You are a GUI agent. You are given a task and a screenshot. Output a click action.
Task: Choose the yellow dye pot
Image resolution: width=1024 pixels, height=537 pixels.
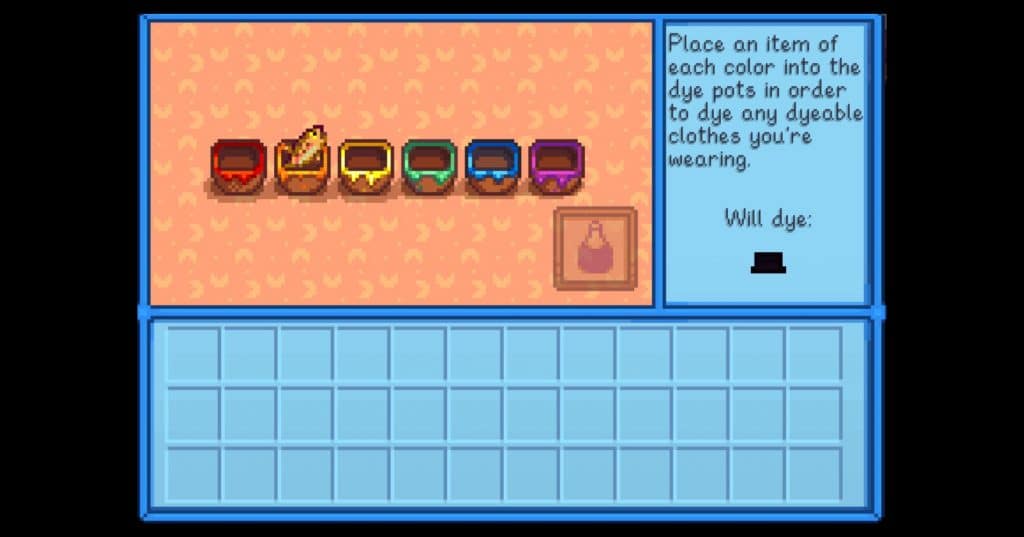point(366,166)
